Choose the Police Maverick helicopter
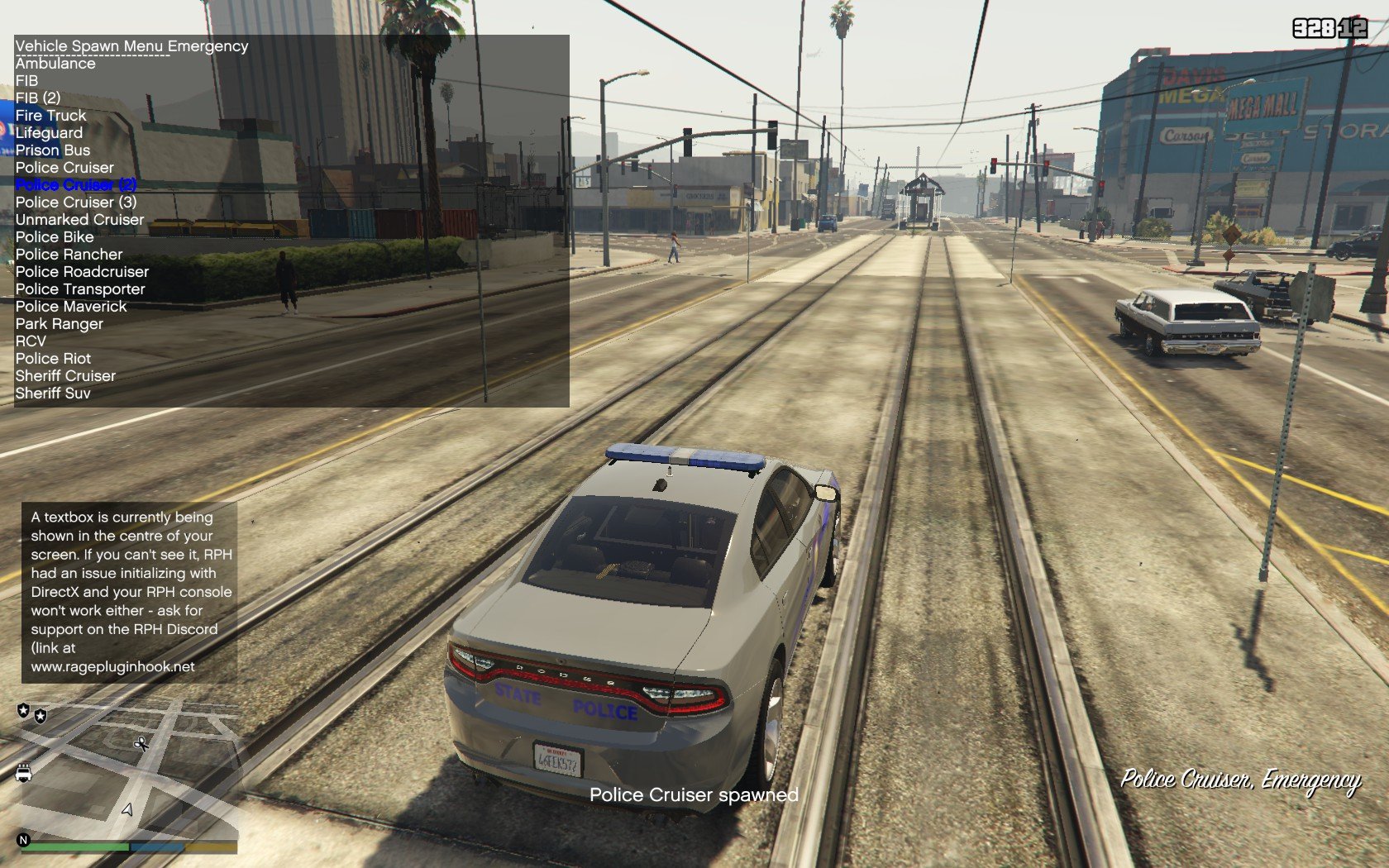1389x868 pixels. click(x=71, y=307)
